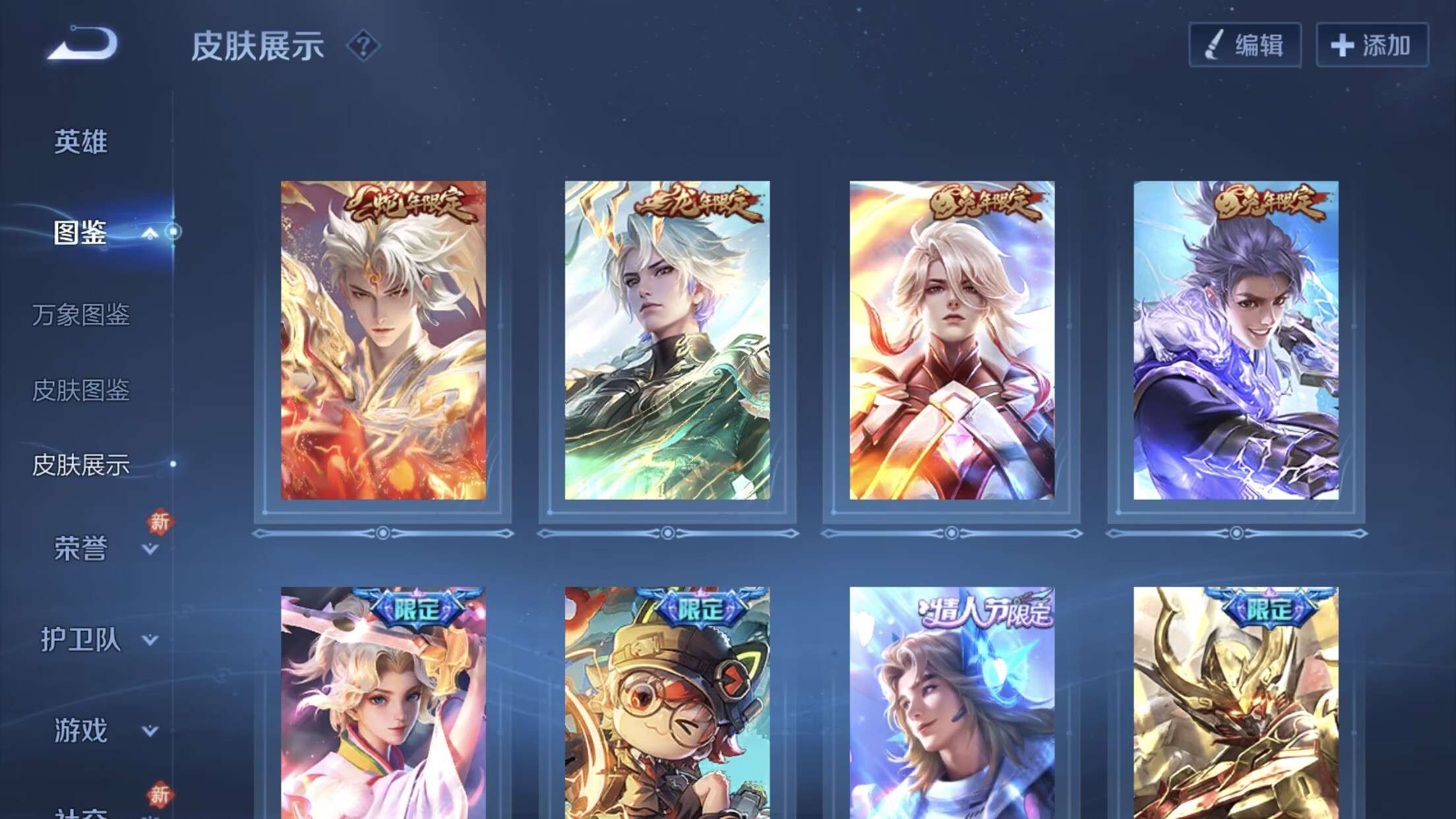Add a skin with the 添加 button
The height and width of the screenshot is (819, 1456).
(x=1372, y=45)
